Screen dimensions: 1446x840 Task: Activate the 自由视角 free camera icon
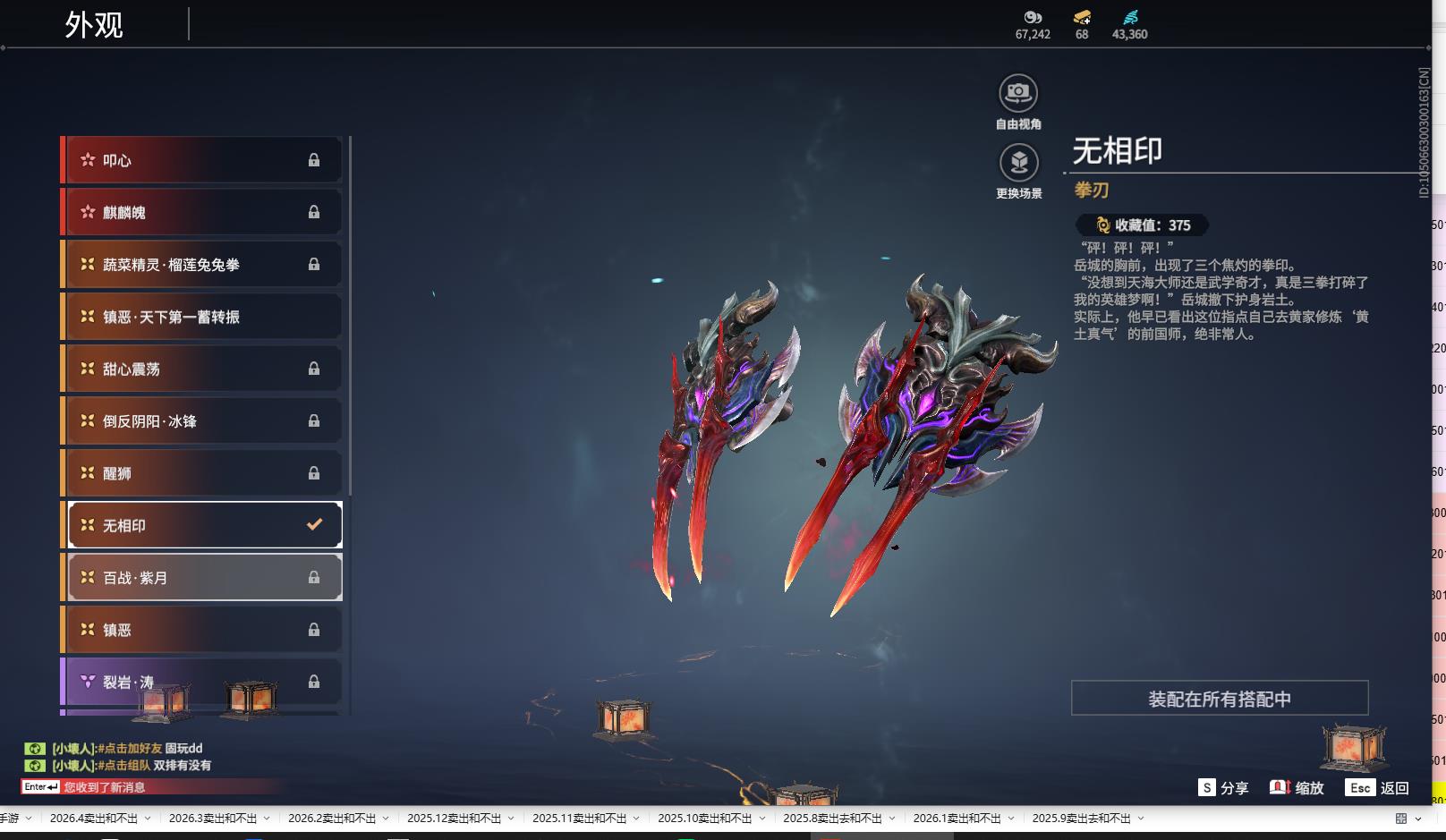click(1018, 93)
